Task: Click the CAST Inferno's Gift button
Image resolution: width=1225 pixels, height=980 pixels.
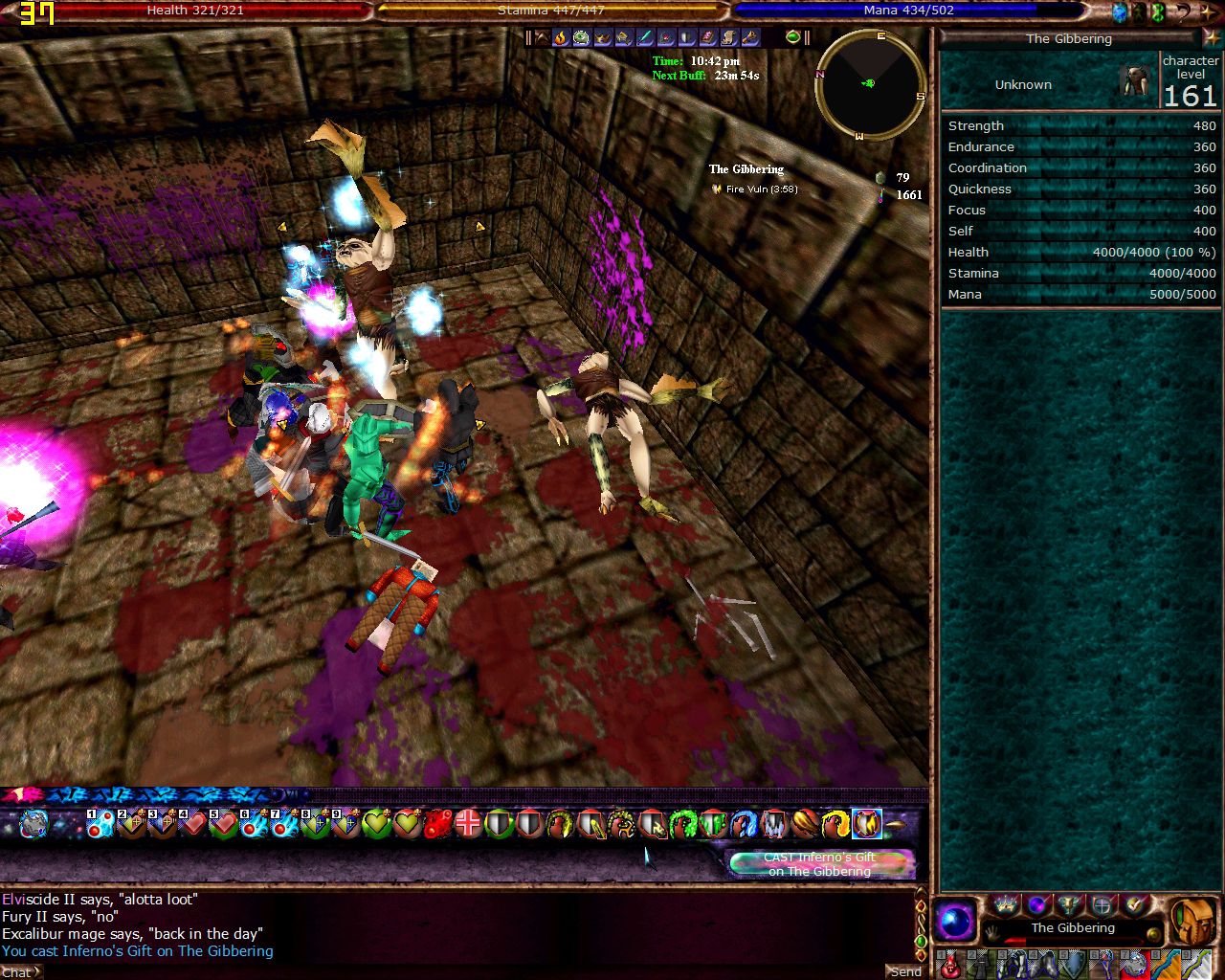Action: click(820, 864)
